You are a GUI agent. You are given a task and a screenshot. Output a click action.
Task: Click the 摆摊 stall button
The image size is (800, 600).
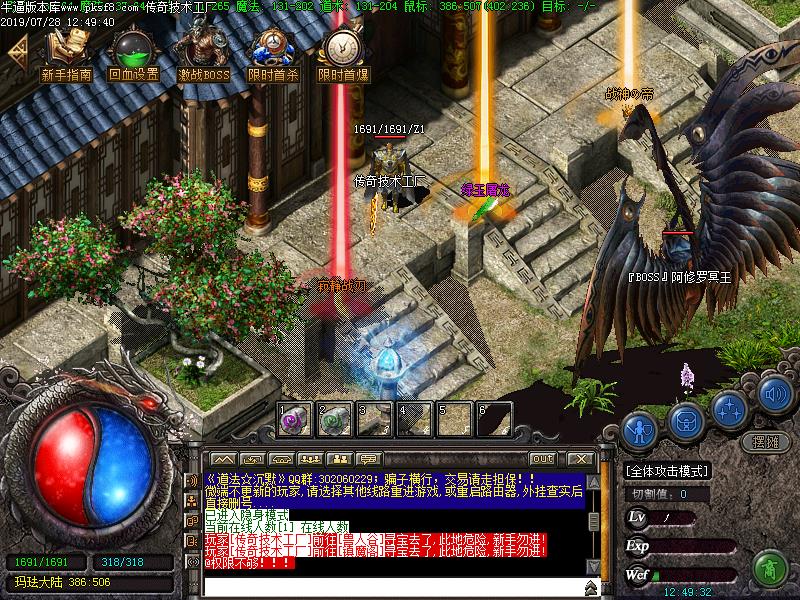click(x=765, y=443)
